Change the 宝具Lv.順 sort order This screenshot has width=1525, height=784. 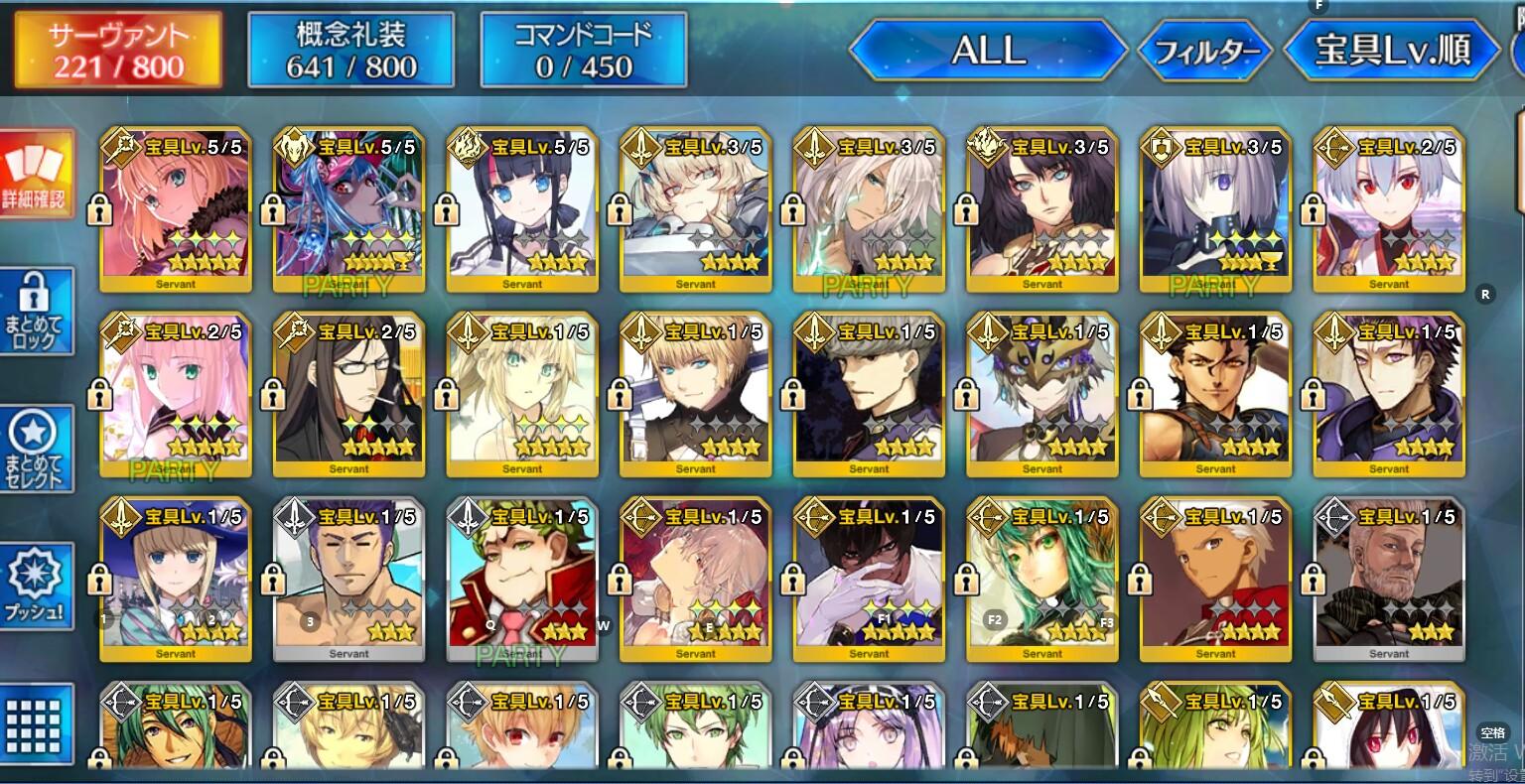[x=1391, y=50]
